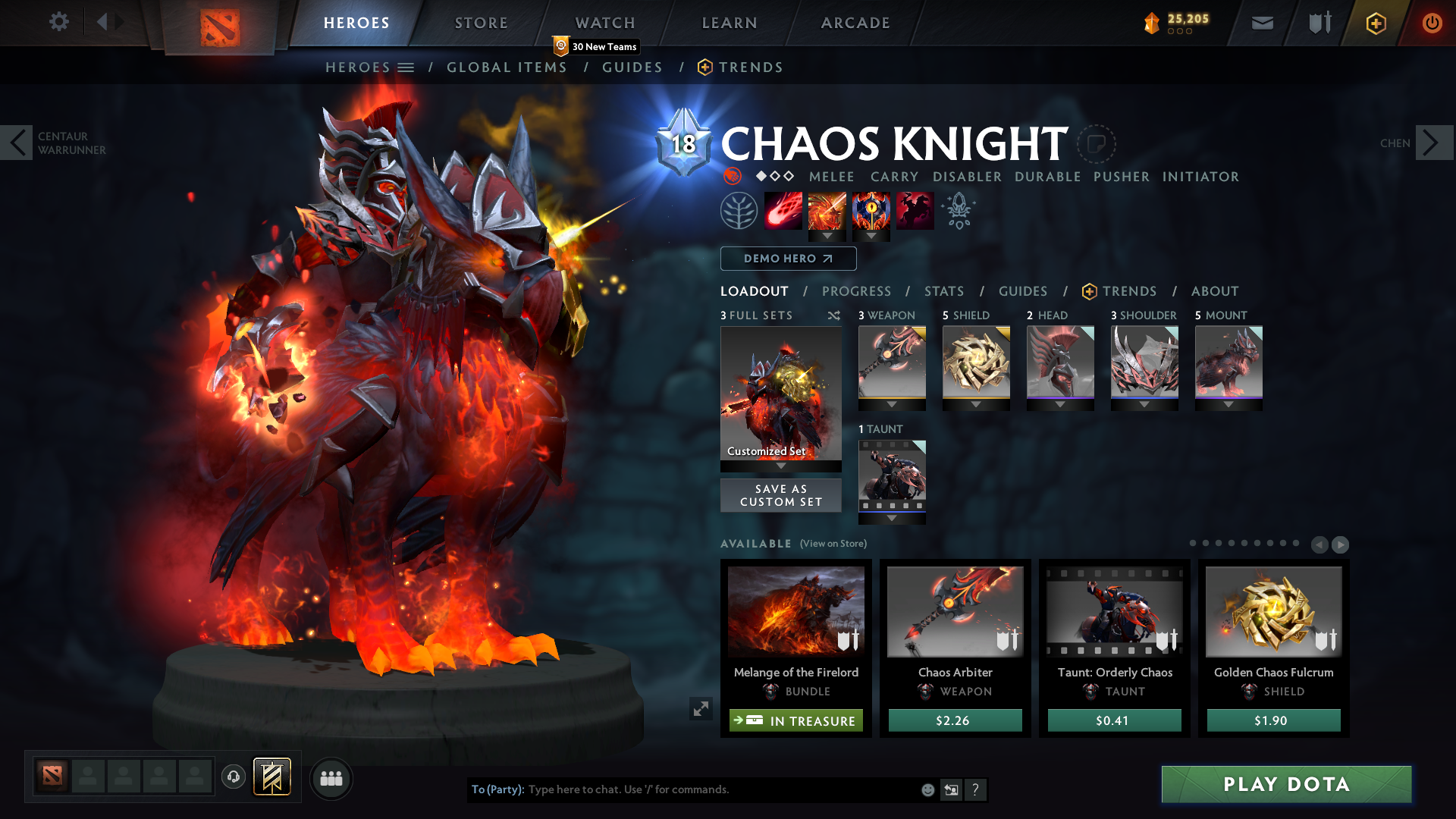Expand the Weapon slot dropdown chevron
This screenshot has width=1456, height=819.
pos(892,404)
